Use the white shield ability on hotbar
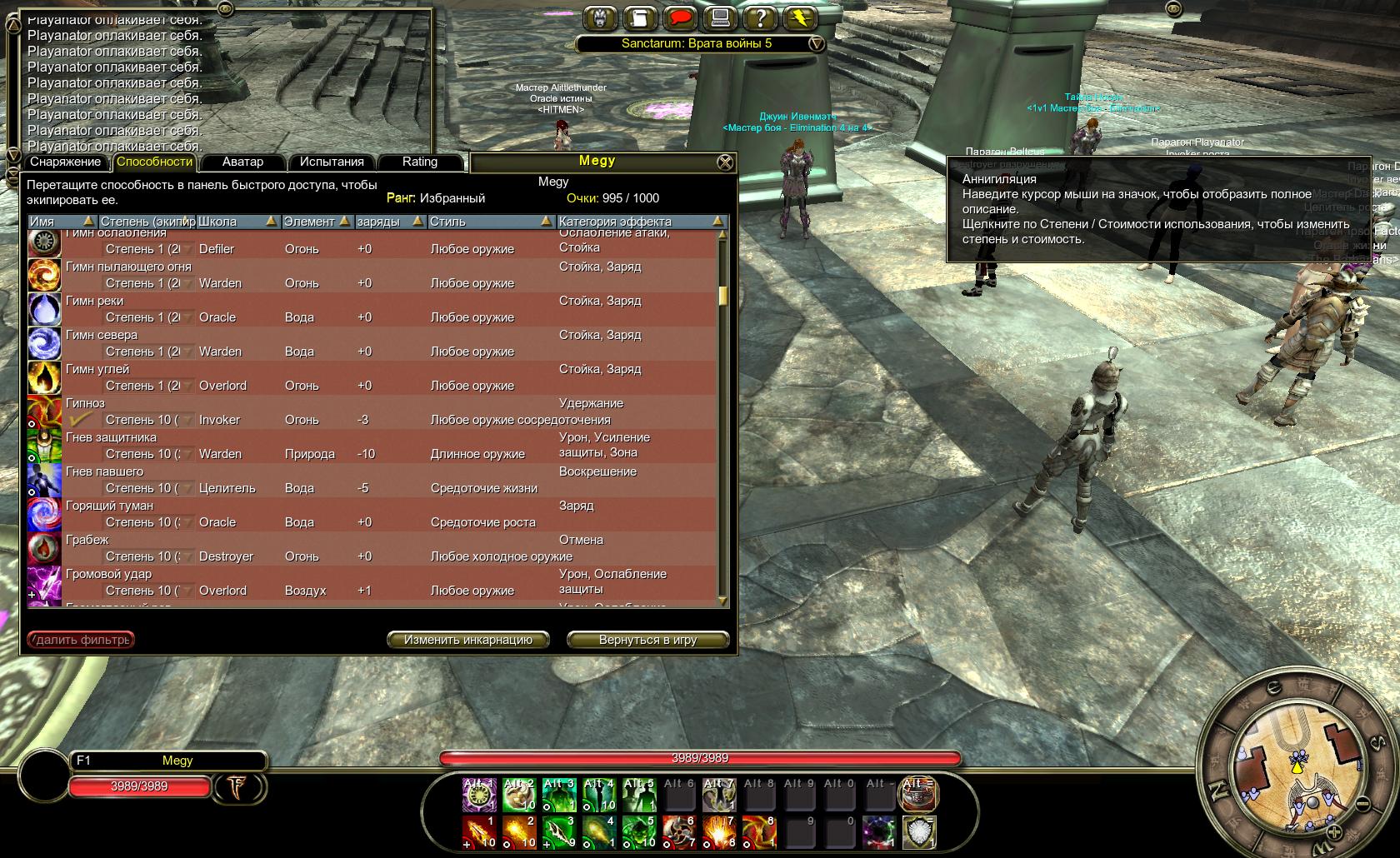1400x858 pixels. (917, 831)
